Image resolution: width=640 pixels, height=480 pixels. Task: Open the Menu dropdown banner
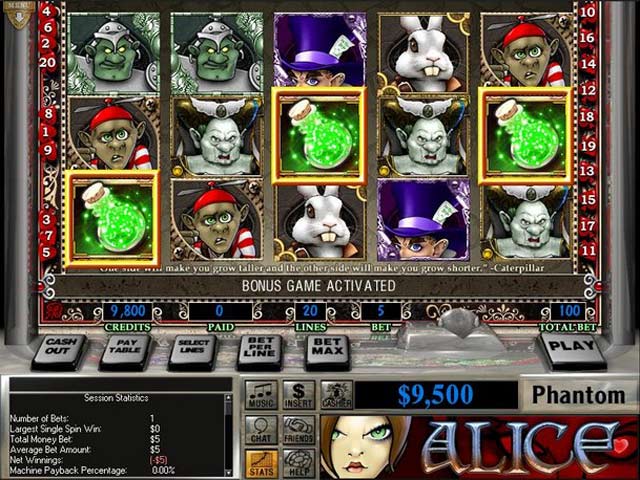(x=17, y=14)
